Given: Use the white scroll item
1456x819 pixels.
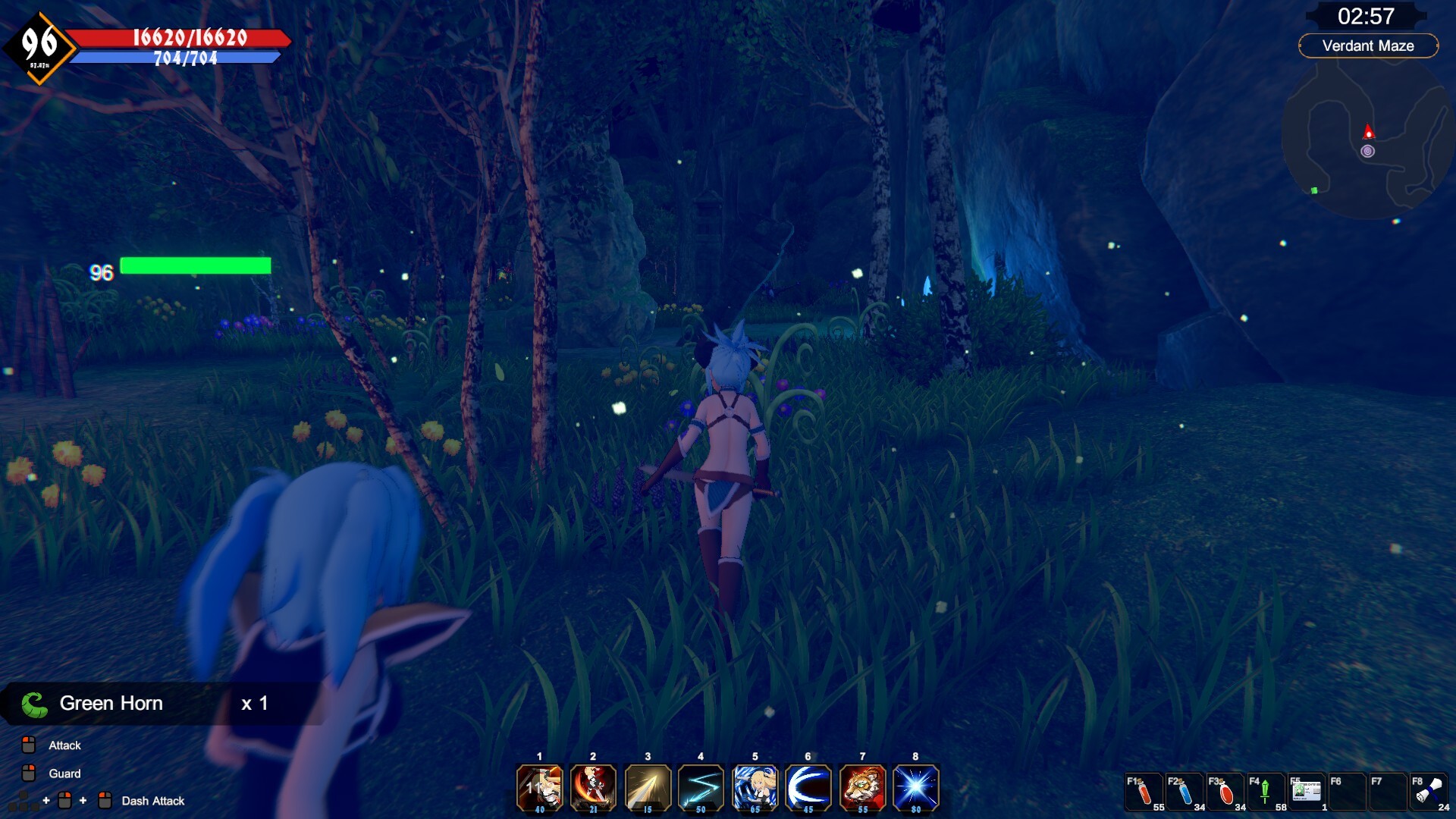Looking at the screenshot, I should tap(1429, 793).
